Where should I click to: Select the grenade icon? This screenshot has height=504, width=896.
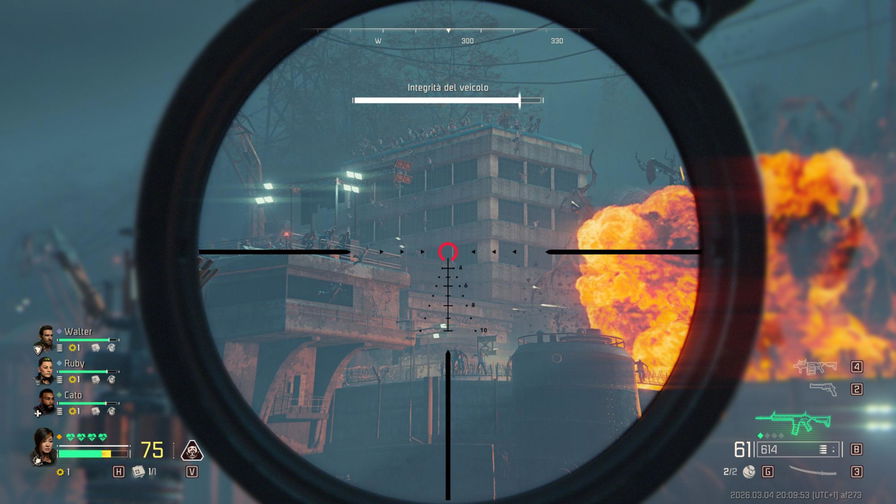(749, 471)
